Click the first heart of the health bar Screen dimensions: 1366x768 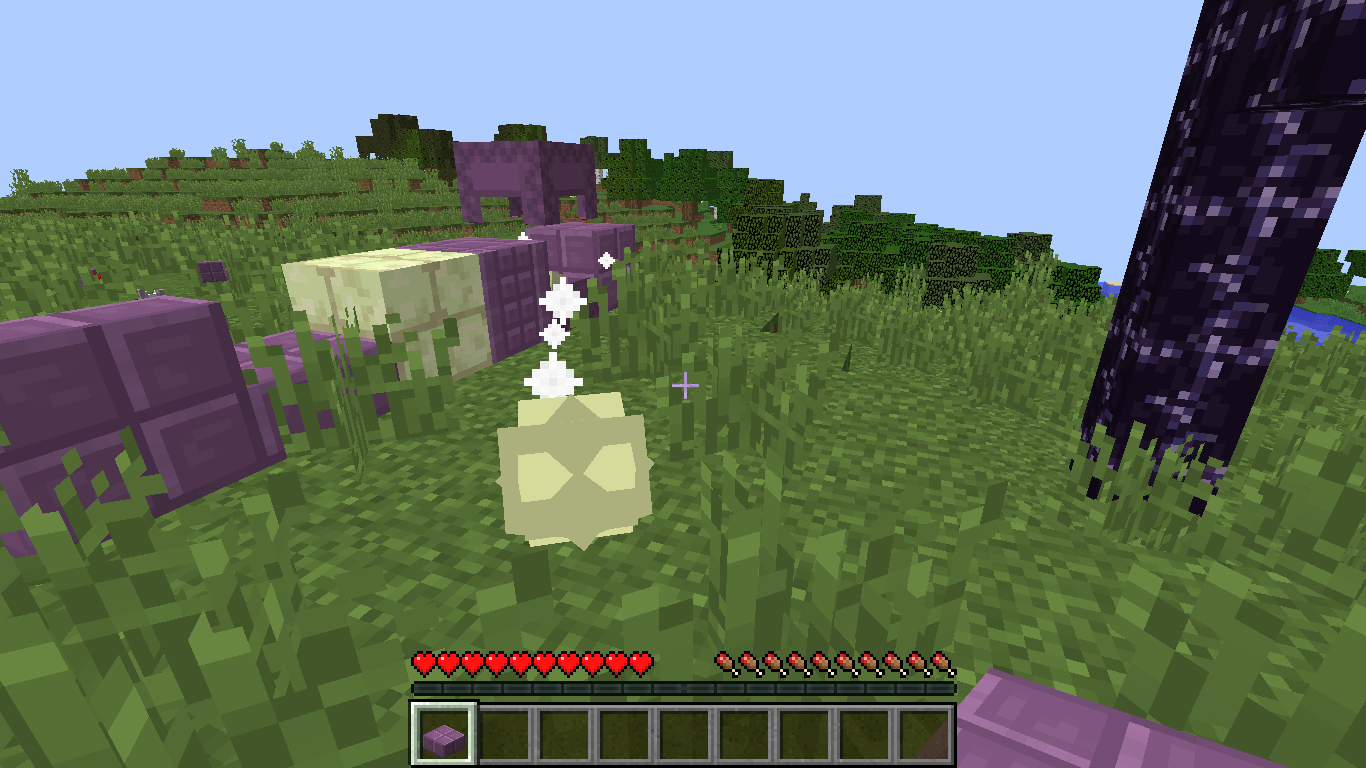click(x=422, y=662)
